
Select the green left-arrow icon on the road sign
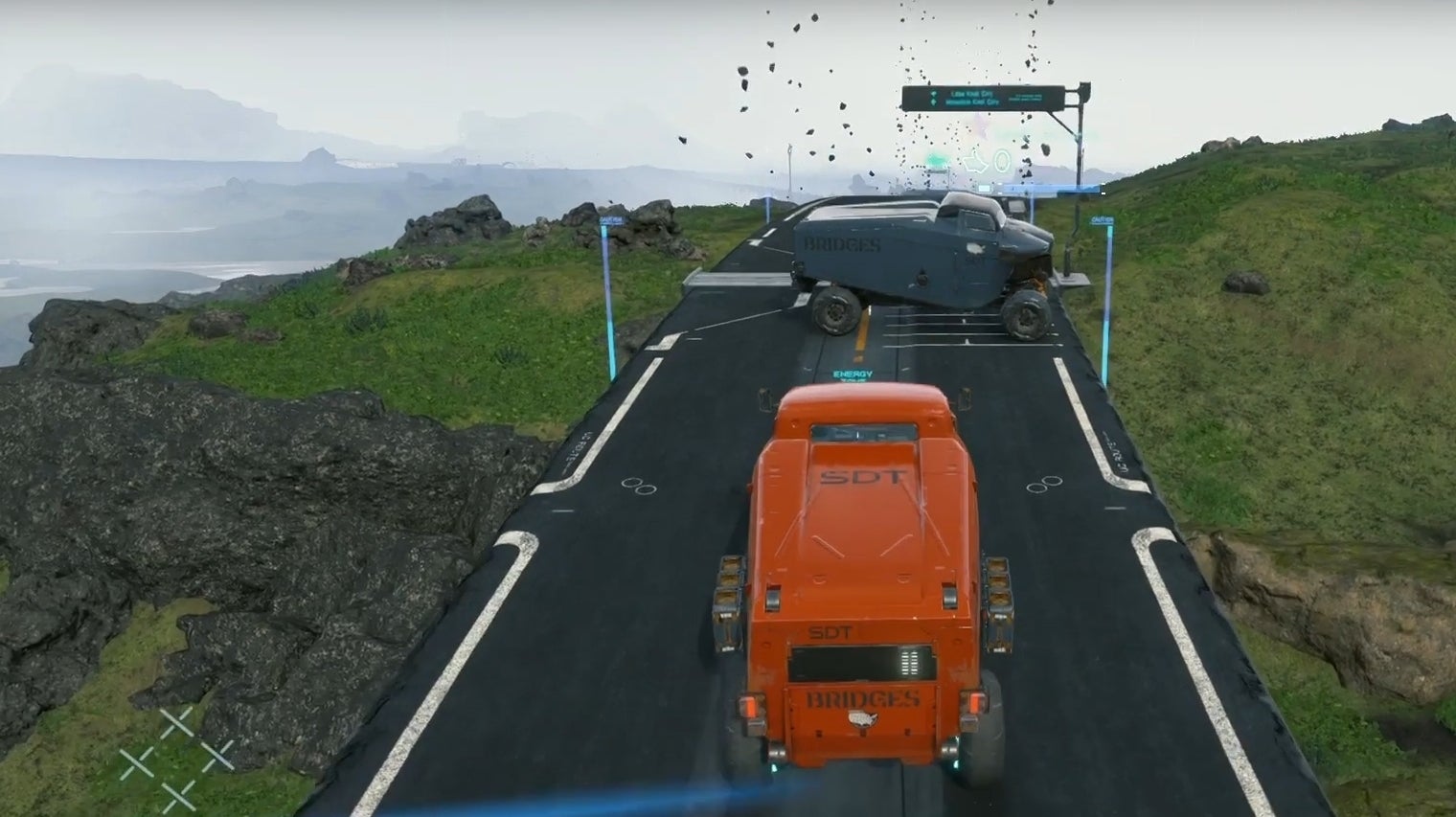point(933,93)
